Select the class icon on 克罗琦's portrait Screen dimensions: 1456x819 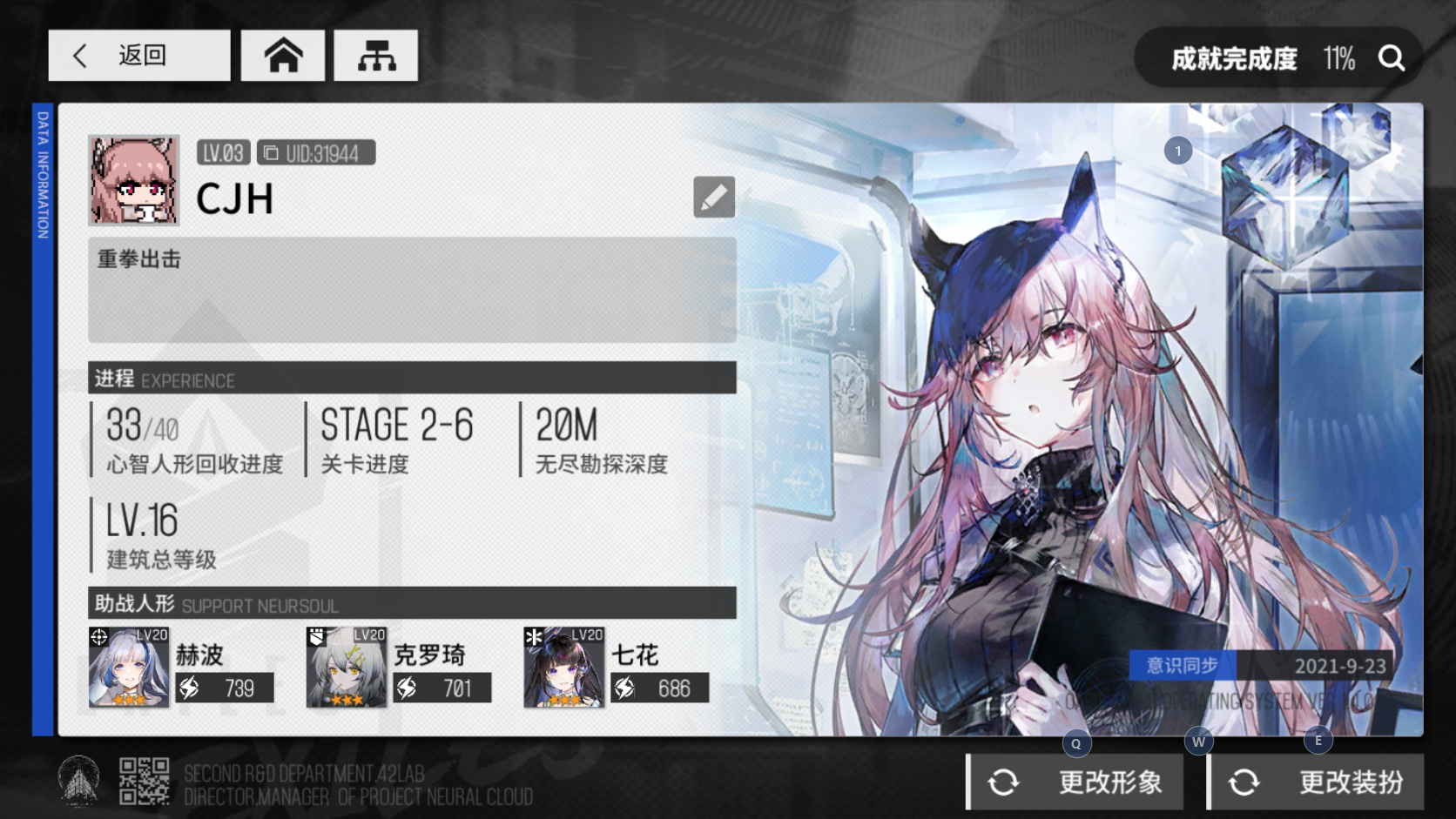tap(317, 637)
